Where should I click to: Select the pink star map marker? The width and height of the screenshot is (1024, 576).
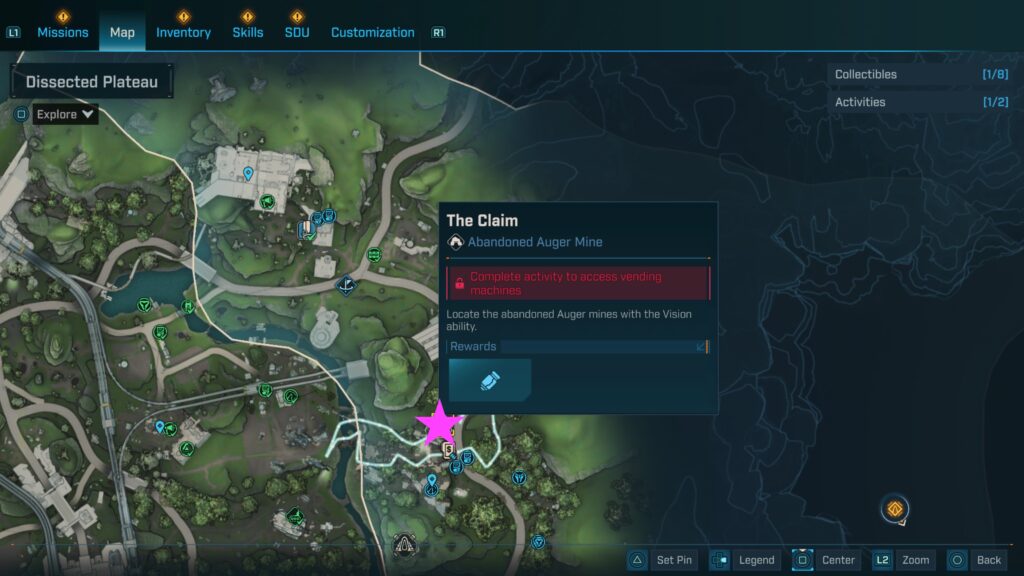(x=440, y=425)
